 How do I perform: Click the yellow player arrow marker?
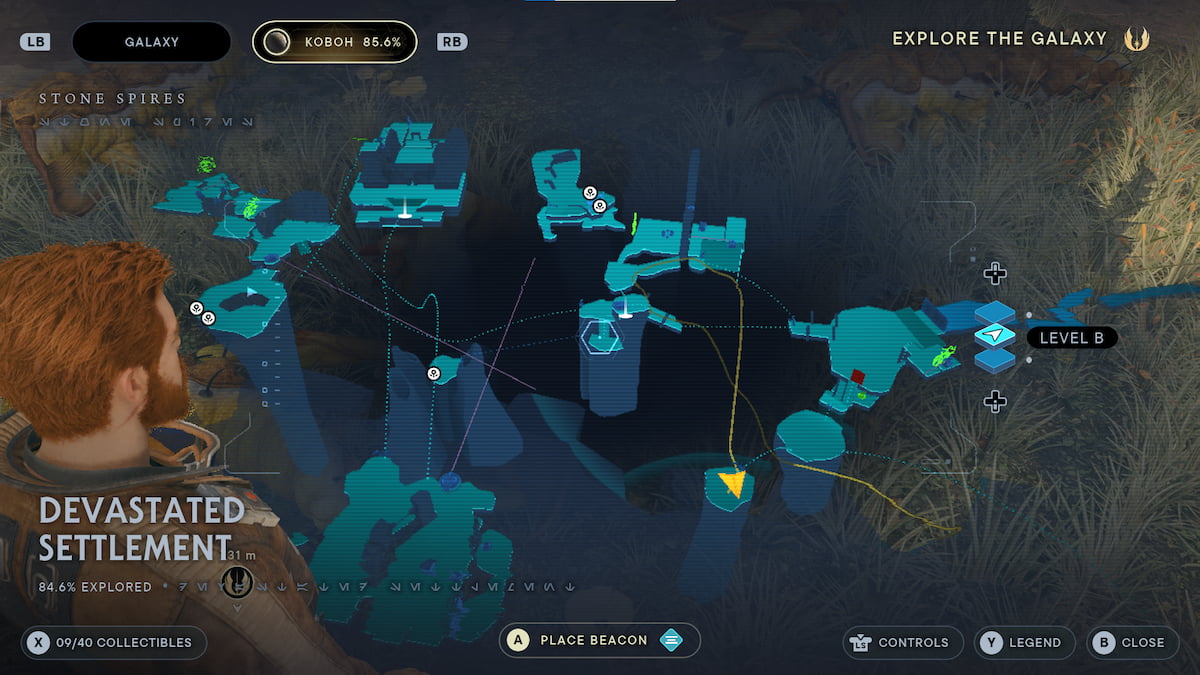[x=734, y=485]
